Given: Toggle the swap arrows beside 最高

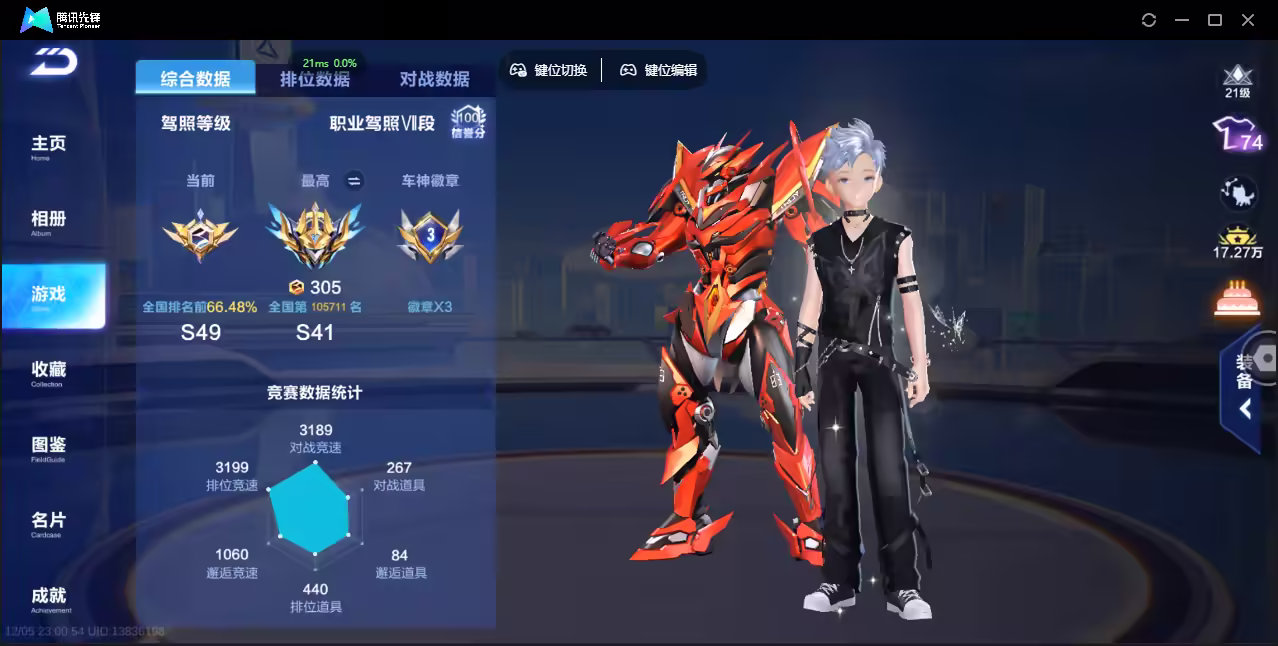Looking at the screenshot, I should pyautogui.click(x=353, y=181).
